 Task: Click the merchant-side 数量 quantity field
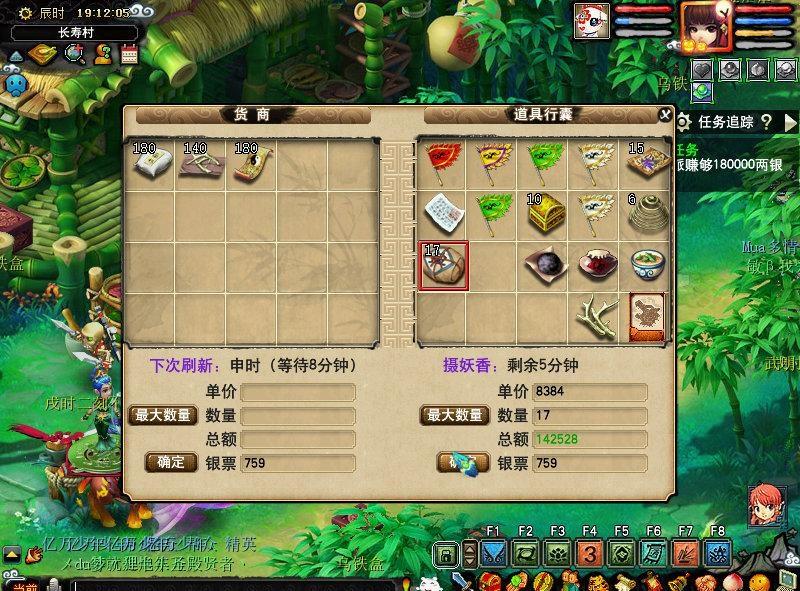pyautogui.click(x=297, y=415)
